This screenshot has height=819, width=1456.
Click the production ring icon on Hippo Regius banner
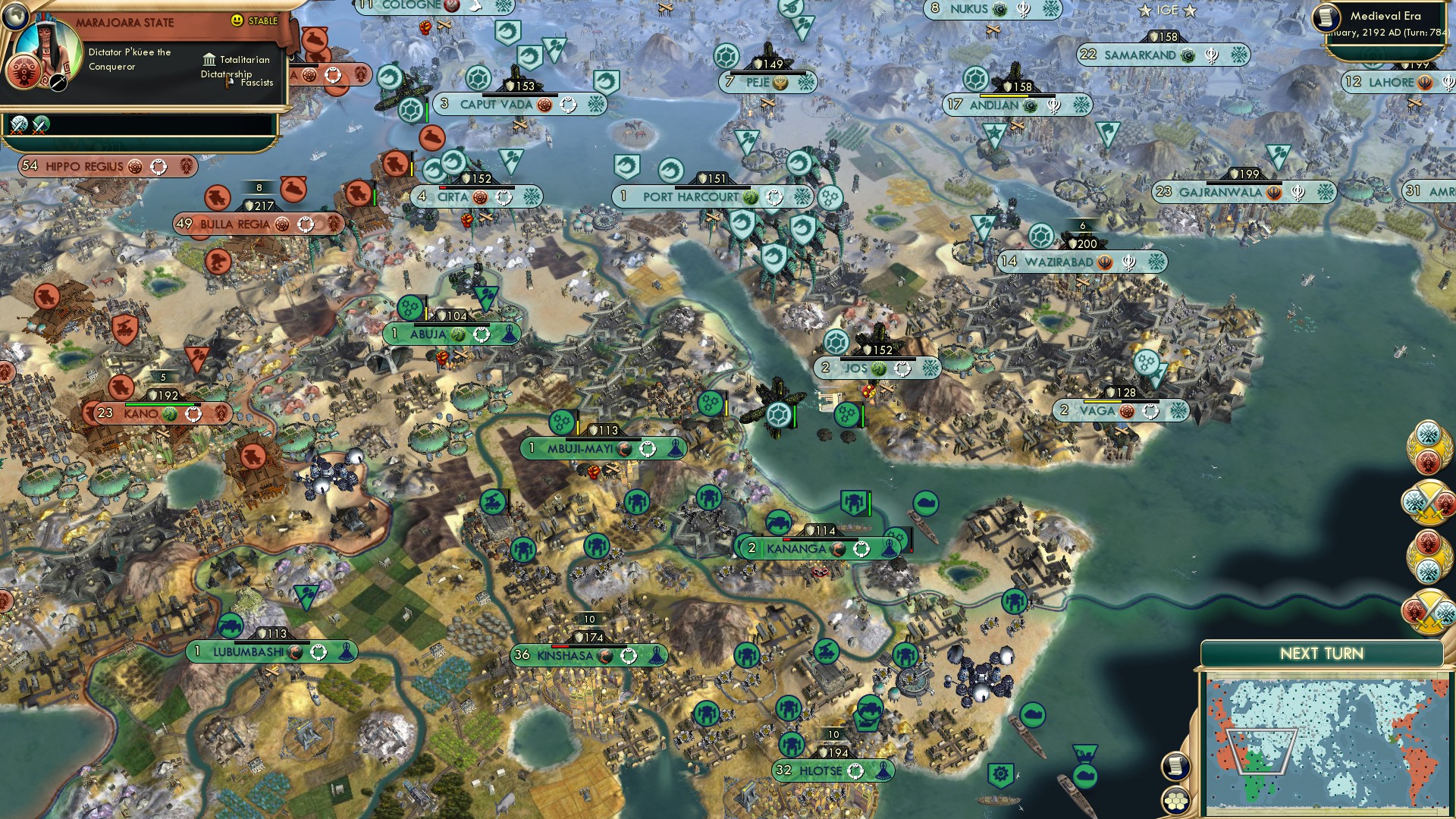pos(159,165)
